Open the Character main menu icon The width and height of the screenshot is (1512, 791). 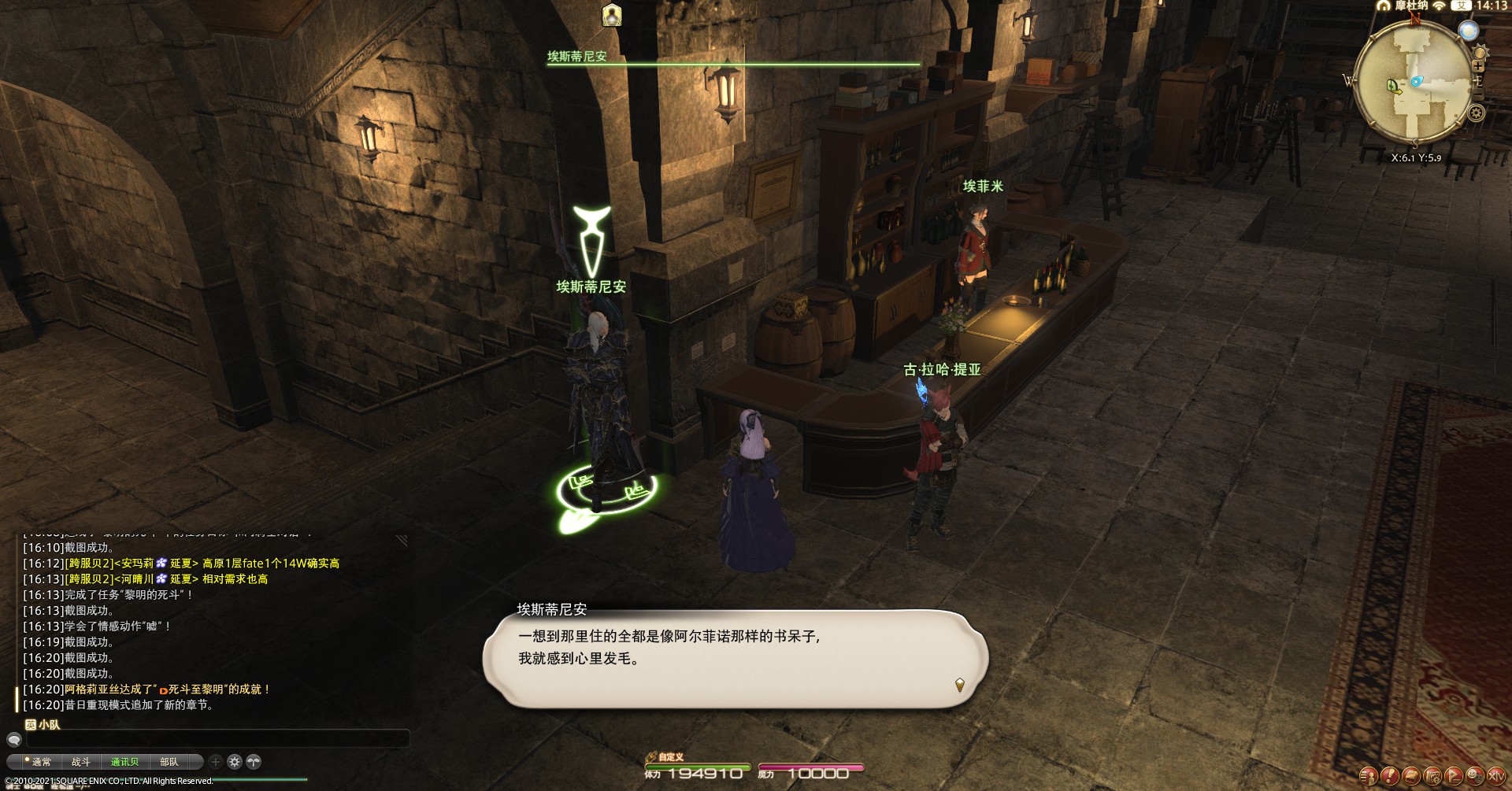[1369, 777]
